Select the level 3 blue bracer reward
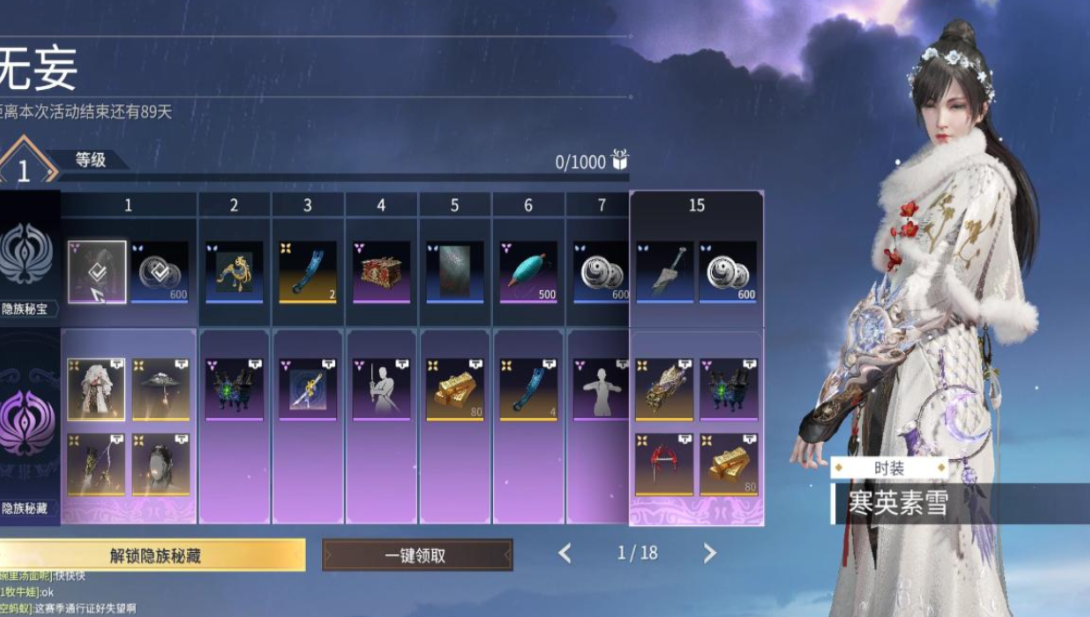 [307, 271]
